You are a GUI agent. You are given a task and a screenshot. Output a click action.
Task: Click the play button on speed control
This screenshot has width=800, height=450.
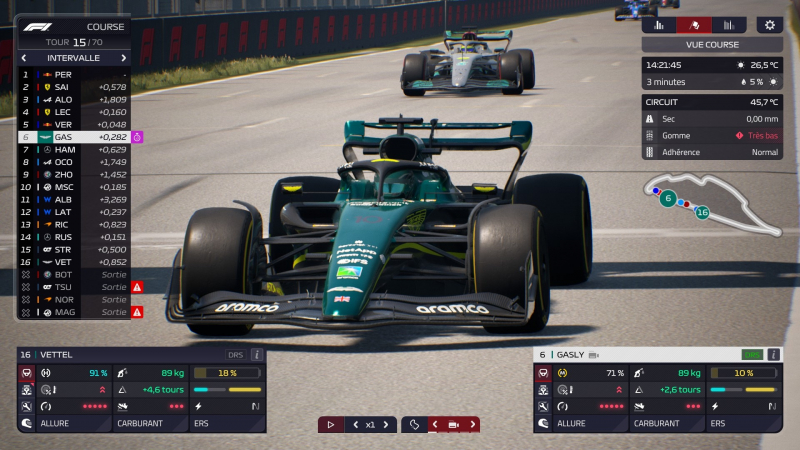pos(331,424)
